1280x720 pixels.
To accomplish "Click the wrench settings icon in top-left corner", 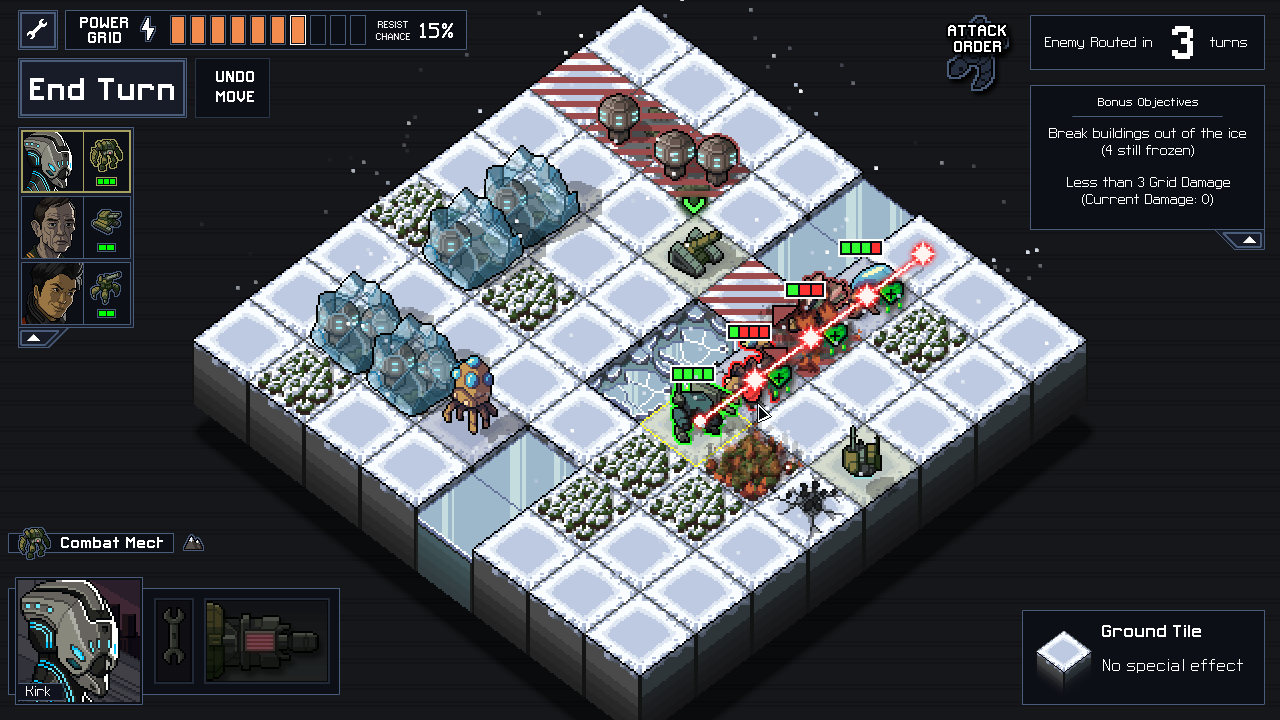I will [x=36, y=29].
